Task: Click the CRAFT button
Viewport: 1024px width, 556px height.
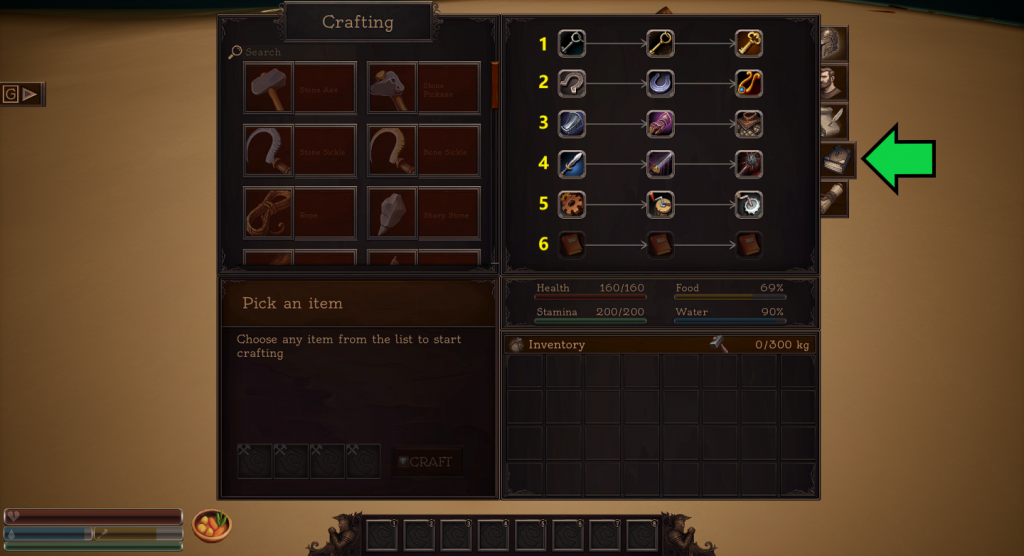Action: (427, 462)
